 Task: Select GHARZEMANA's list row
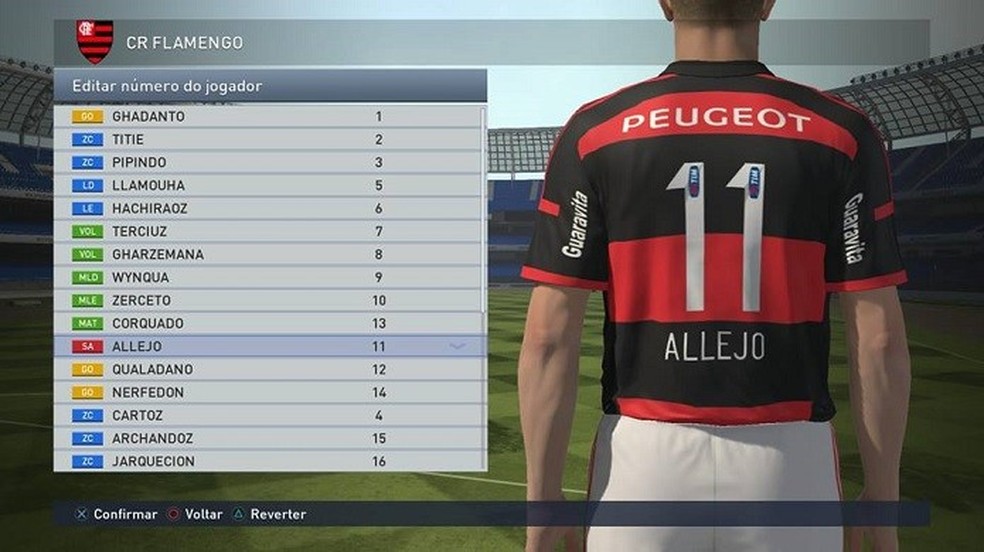tap(268, 254)
